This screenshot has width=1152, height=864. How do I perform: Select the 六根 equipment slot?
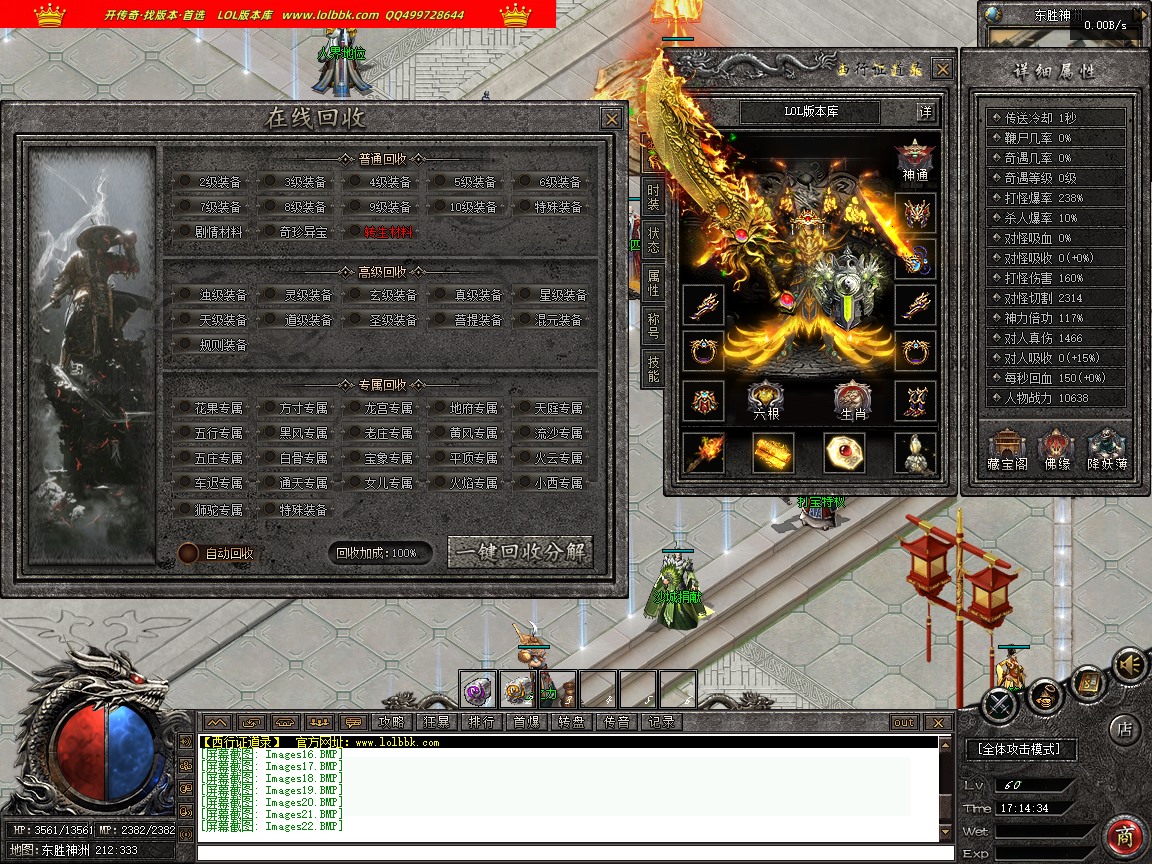tap(764, 401)
